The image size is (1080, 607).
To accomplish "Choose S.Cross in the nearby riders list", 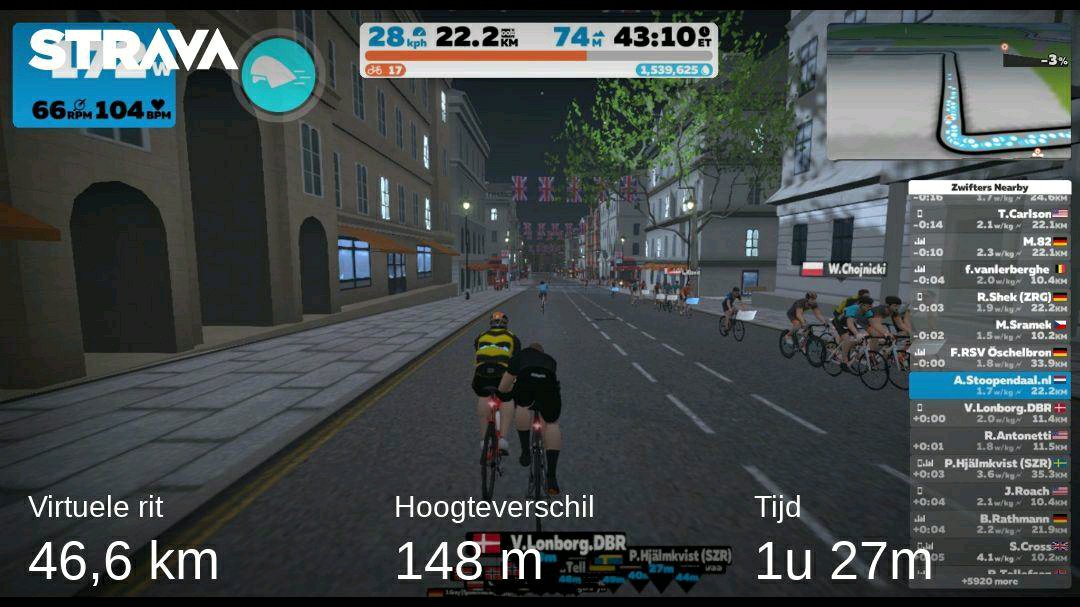I will pos(989,551).
